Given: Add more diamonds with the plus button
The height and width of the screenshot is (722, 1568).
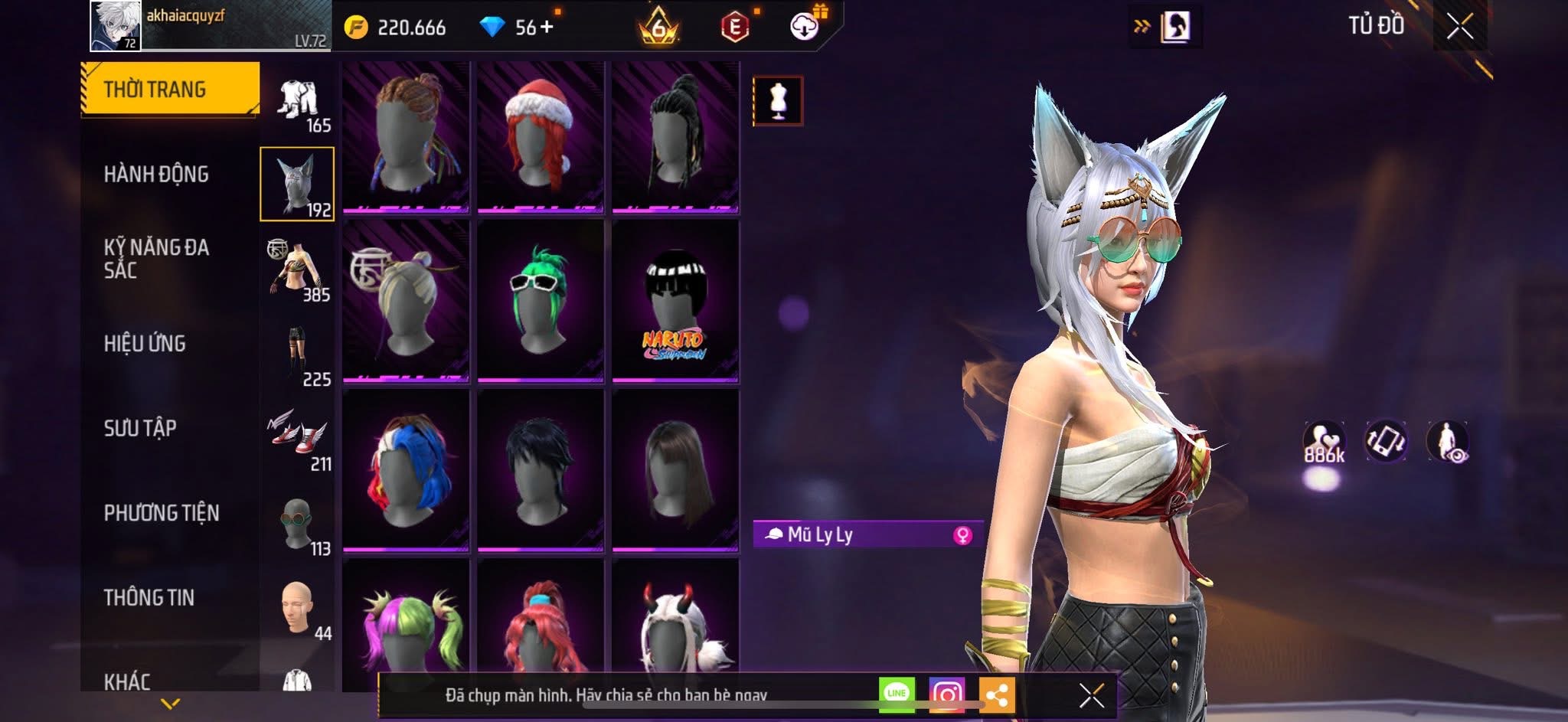Looking at the screenshot, I should pyautogui.click(x=547, y=28).
